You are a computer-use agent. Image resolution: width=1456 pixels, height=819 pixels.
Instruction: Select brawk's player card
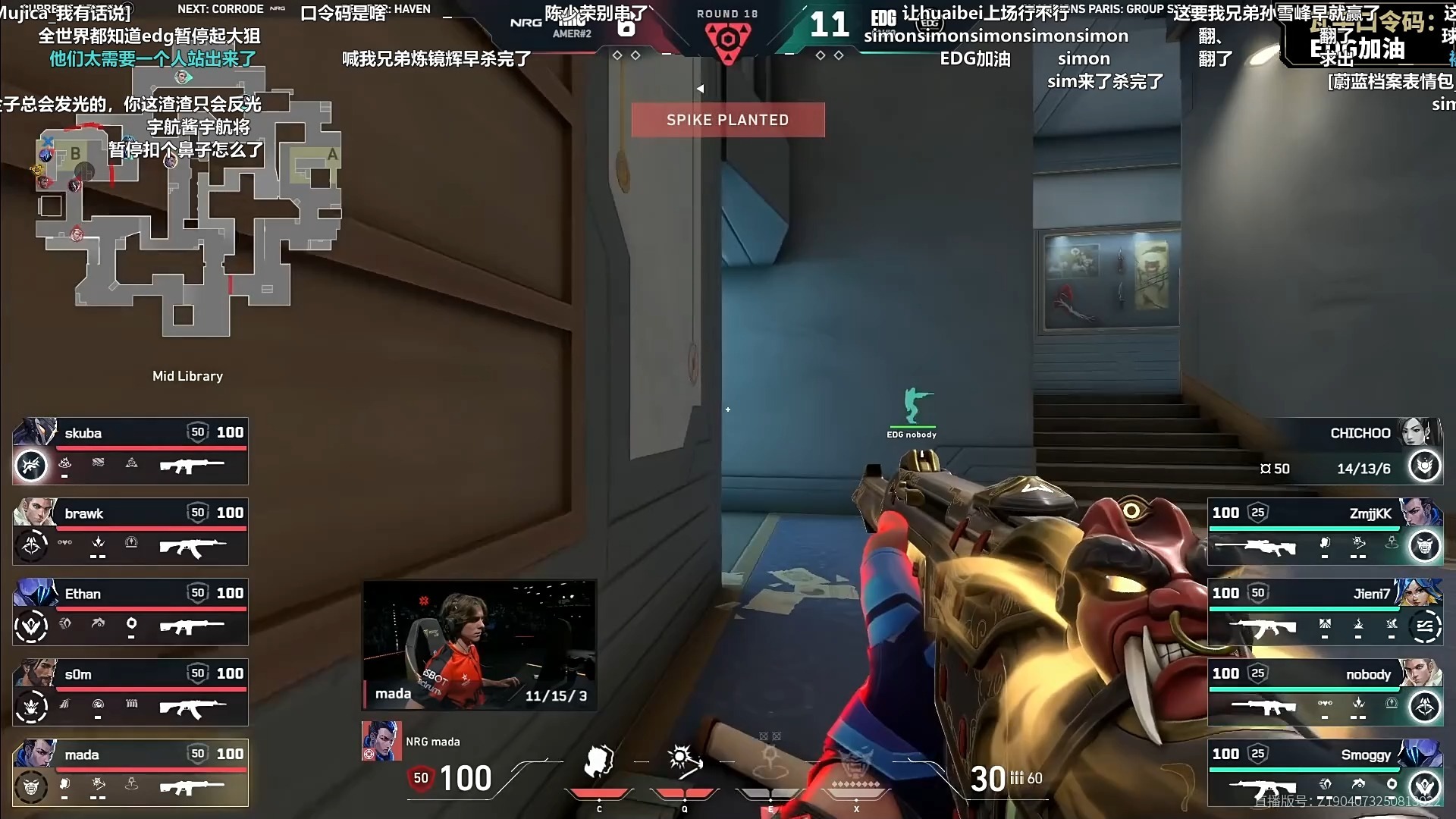click(x=130, y=532)
